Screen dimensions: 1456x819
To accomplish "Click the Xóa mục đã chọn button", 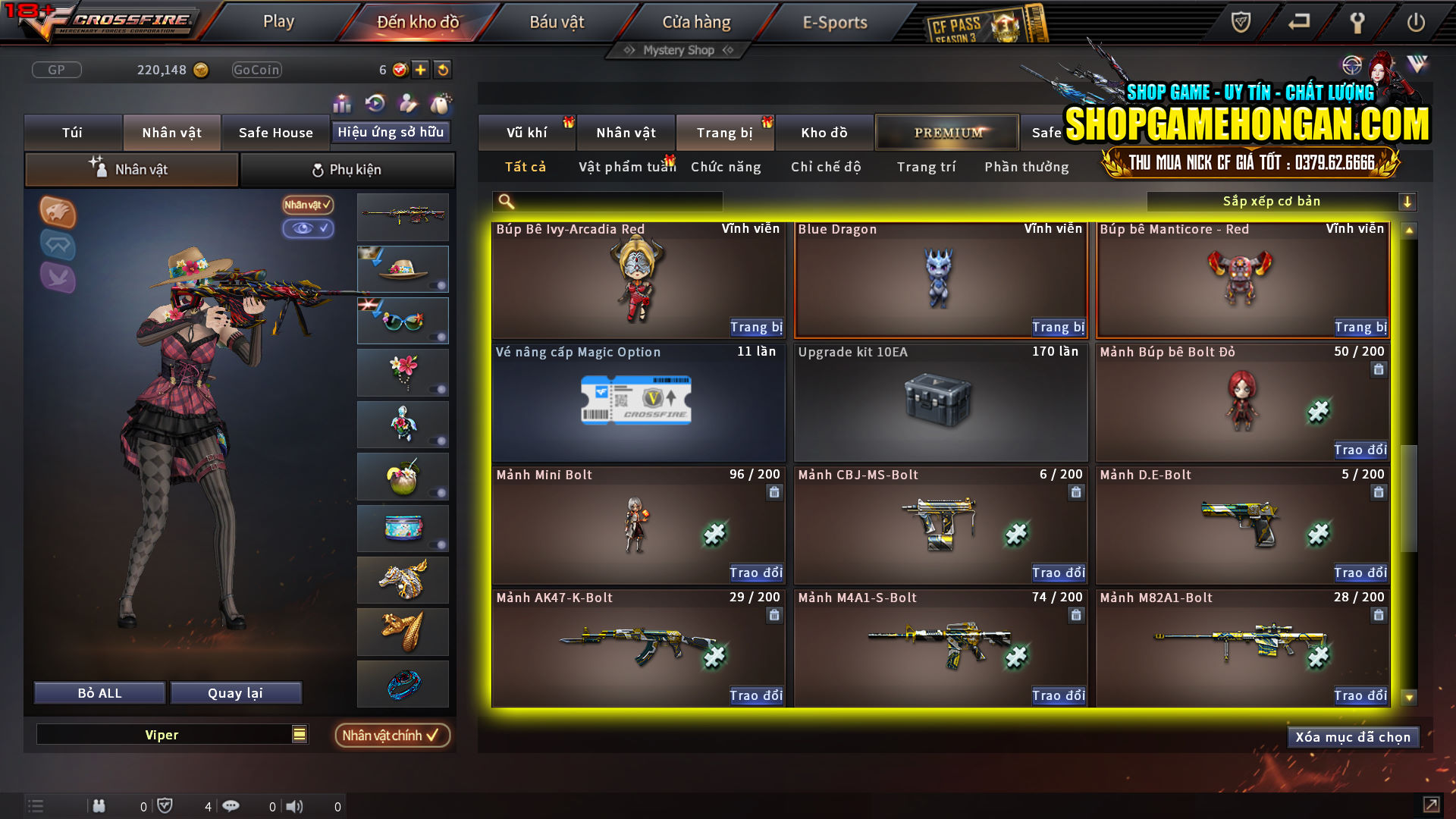I will [x=1353, y=736].
